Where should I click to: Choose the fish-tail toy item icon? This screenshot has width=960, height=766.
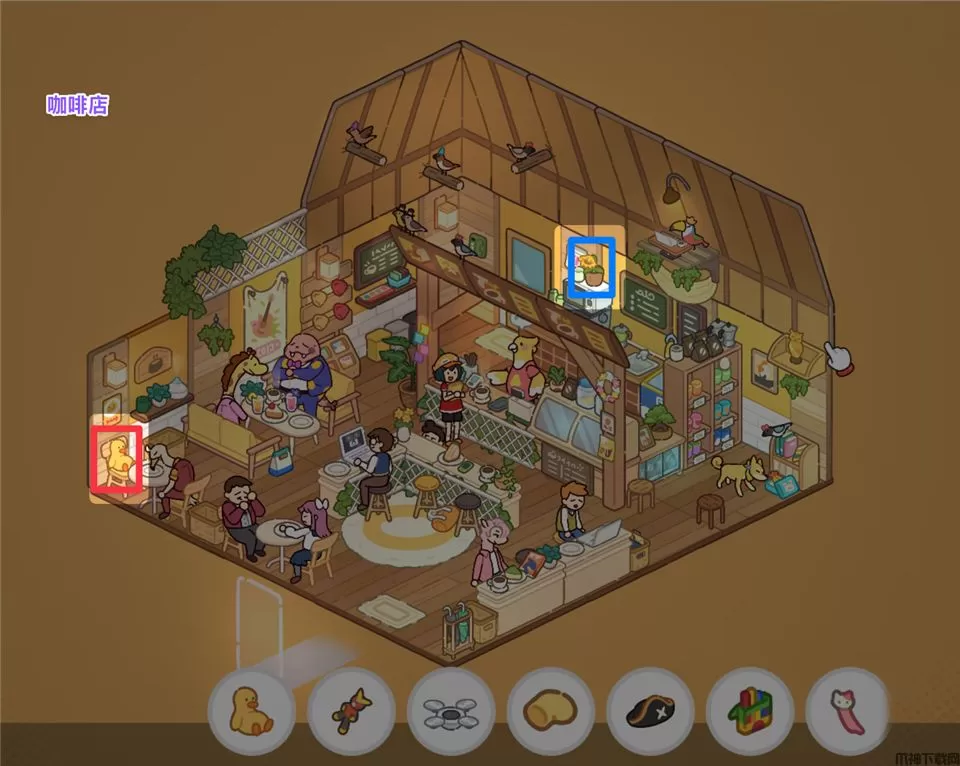[351, 710]
